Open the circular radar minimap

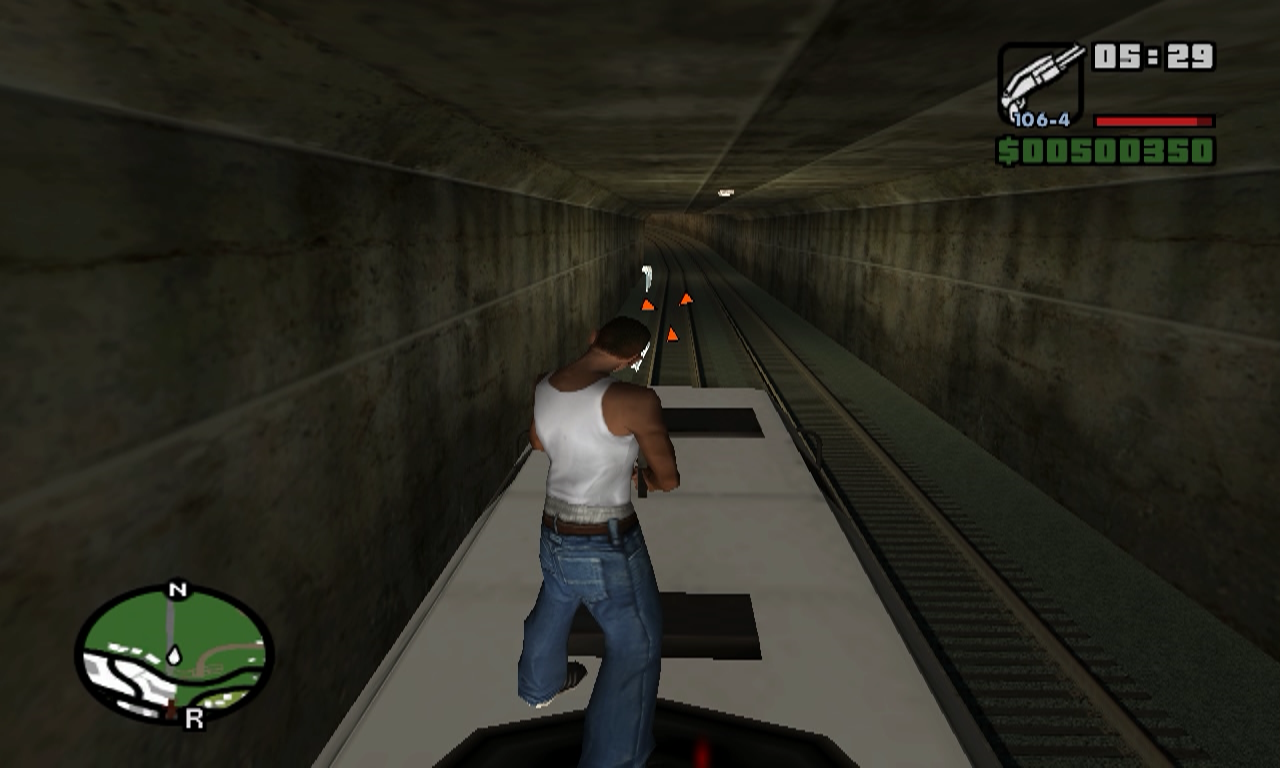pyautogui.click(x=174, y=653)
